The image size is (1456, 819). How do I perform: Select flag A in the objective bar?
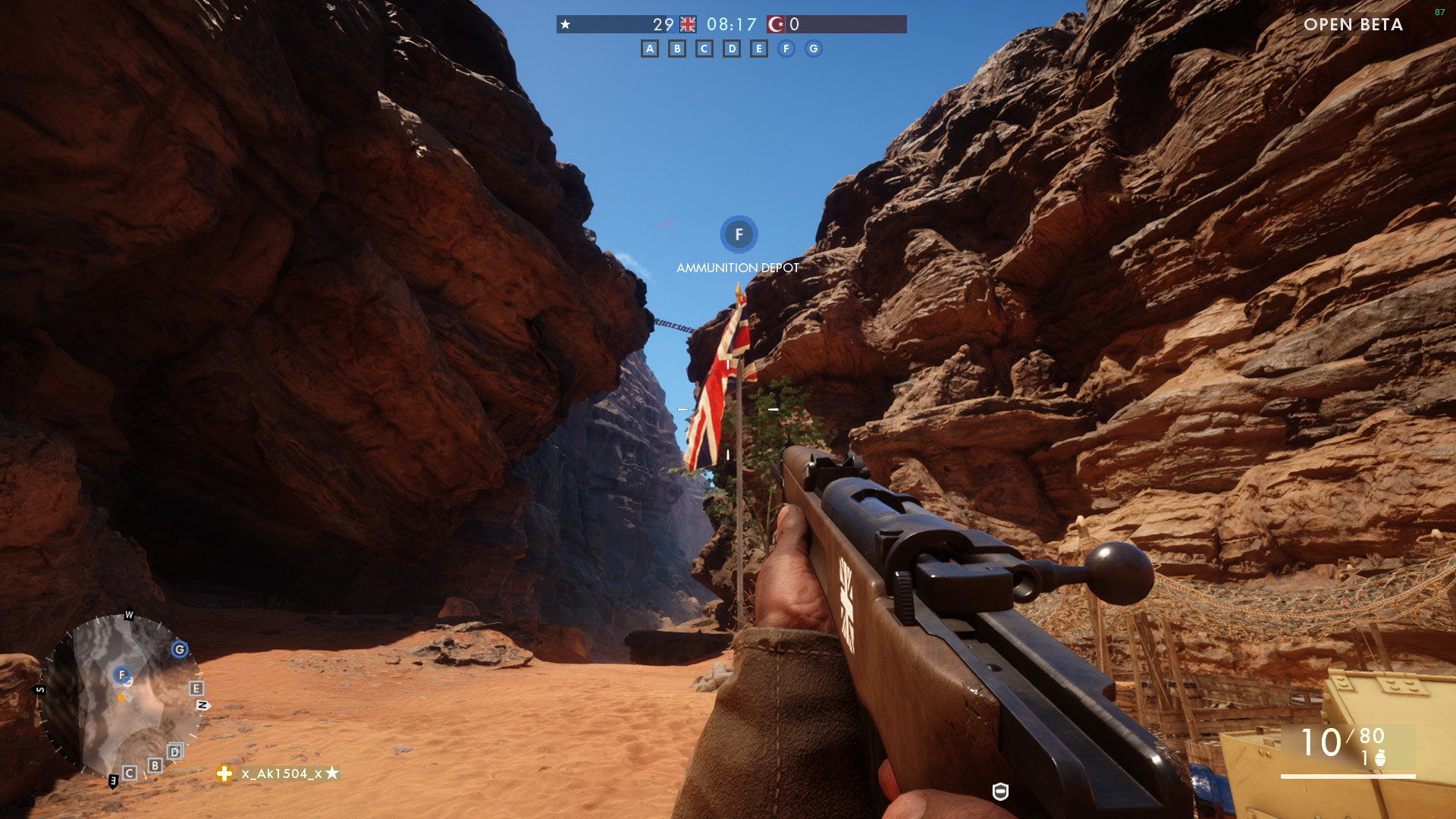[650, 49]
